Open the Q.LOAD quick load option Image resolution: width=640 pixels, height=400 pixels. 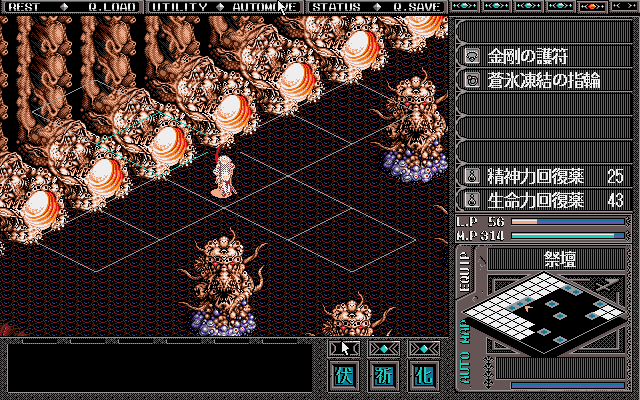110,7
